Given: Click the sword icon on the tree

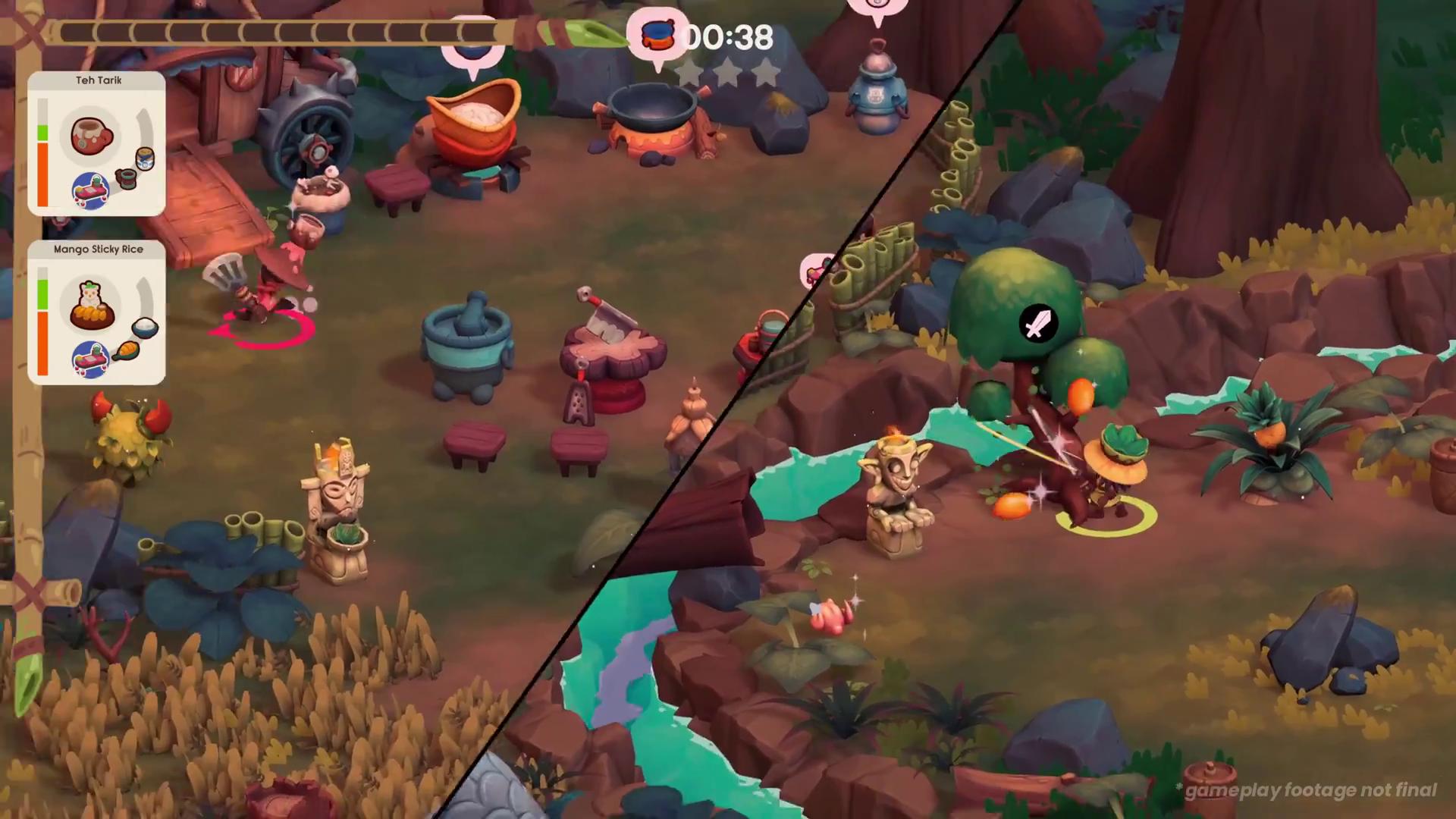Looking at the screenshot, I should pos(1037,325).
